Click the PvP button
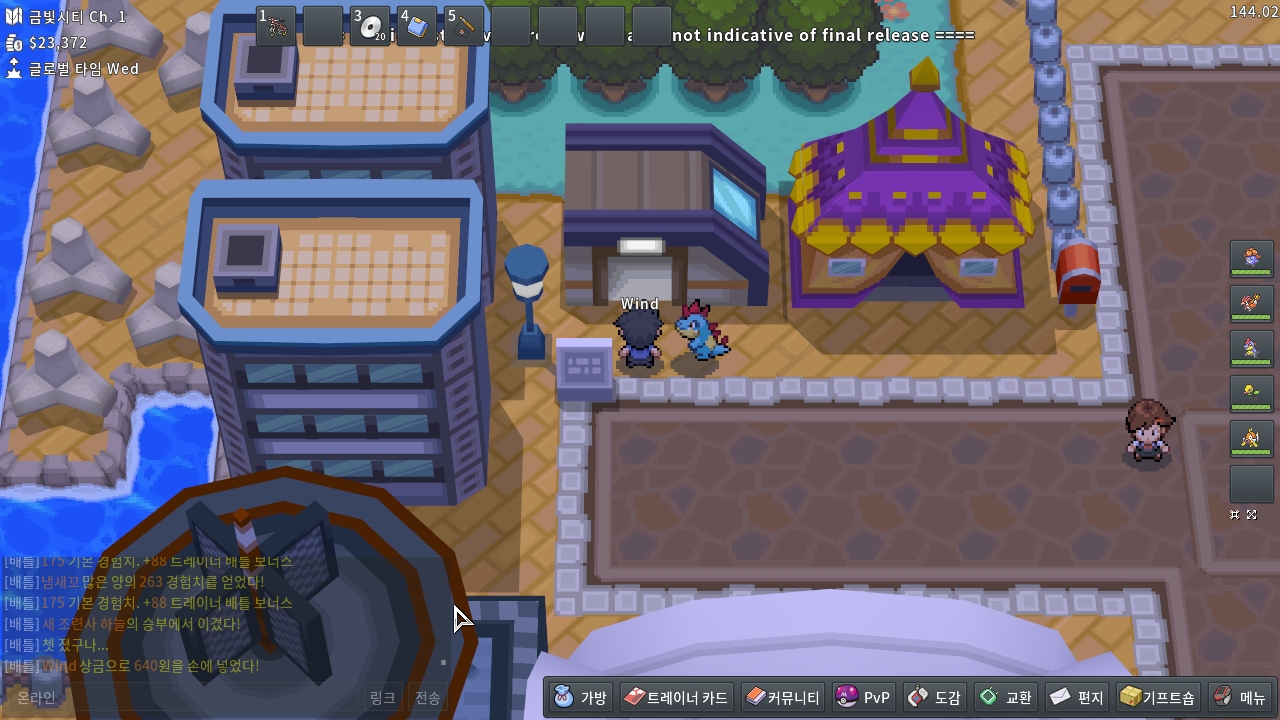1280x720 pixels. (x=863, y=697)
